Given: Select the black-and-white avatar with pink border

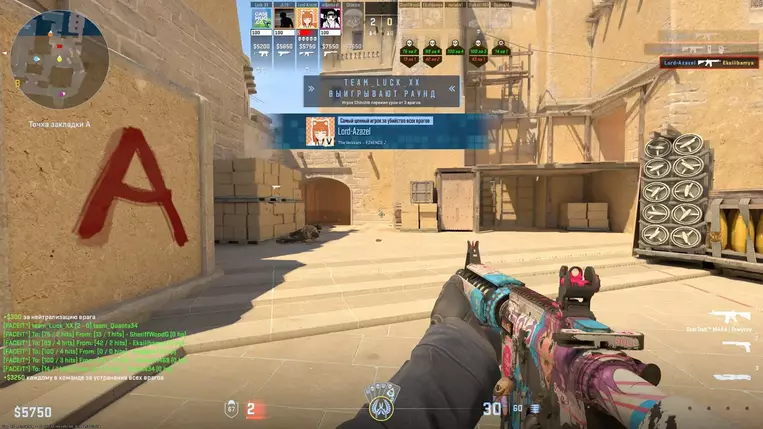Looking at the screenshot, I should [330, 21].
